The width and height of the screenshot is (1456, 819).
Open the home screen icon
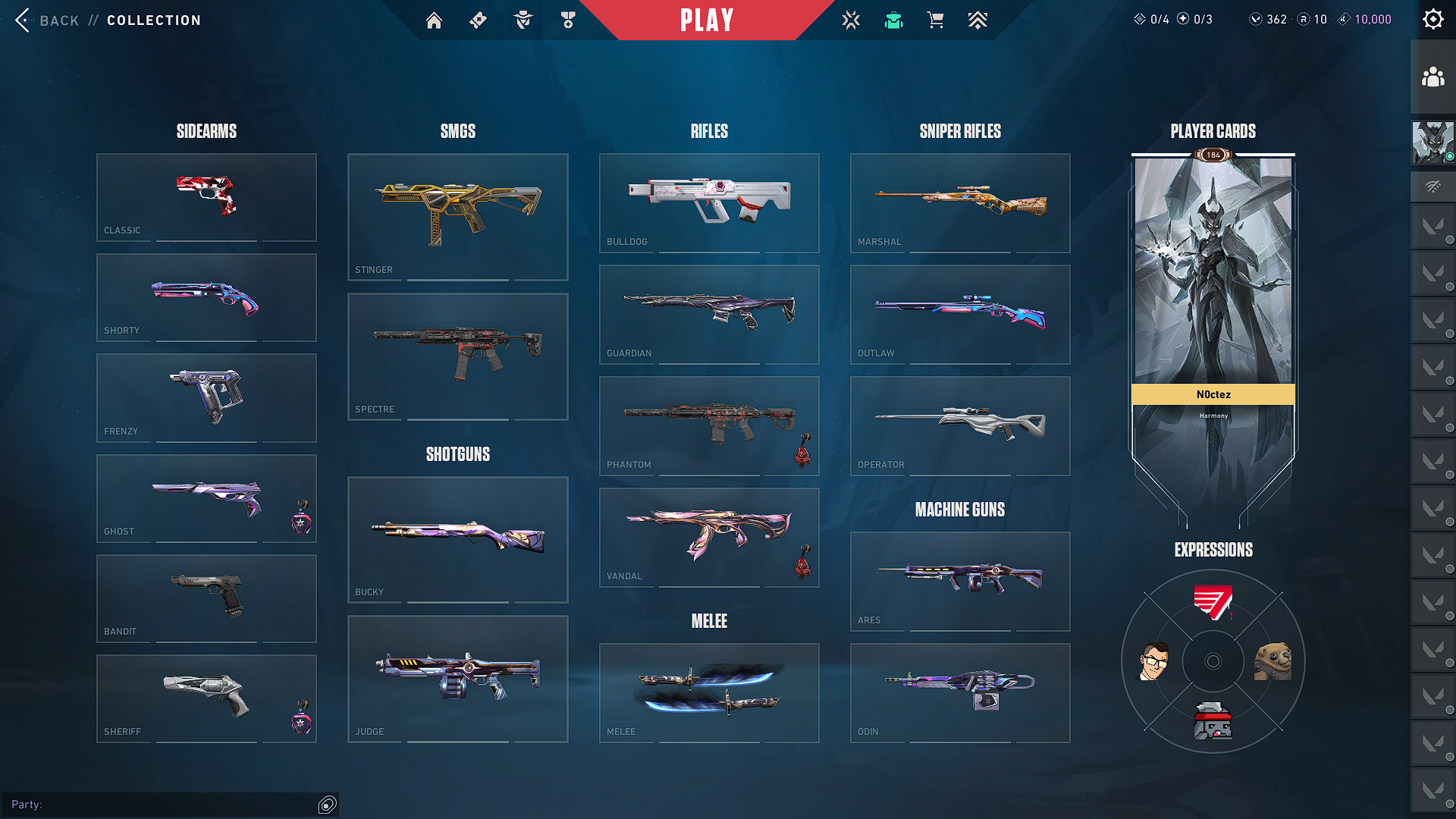coord(434,20)
